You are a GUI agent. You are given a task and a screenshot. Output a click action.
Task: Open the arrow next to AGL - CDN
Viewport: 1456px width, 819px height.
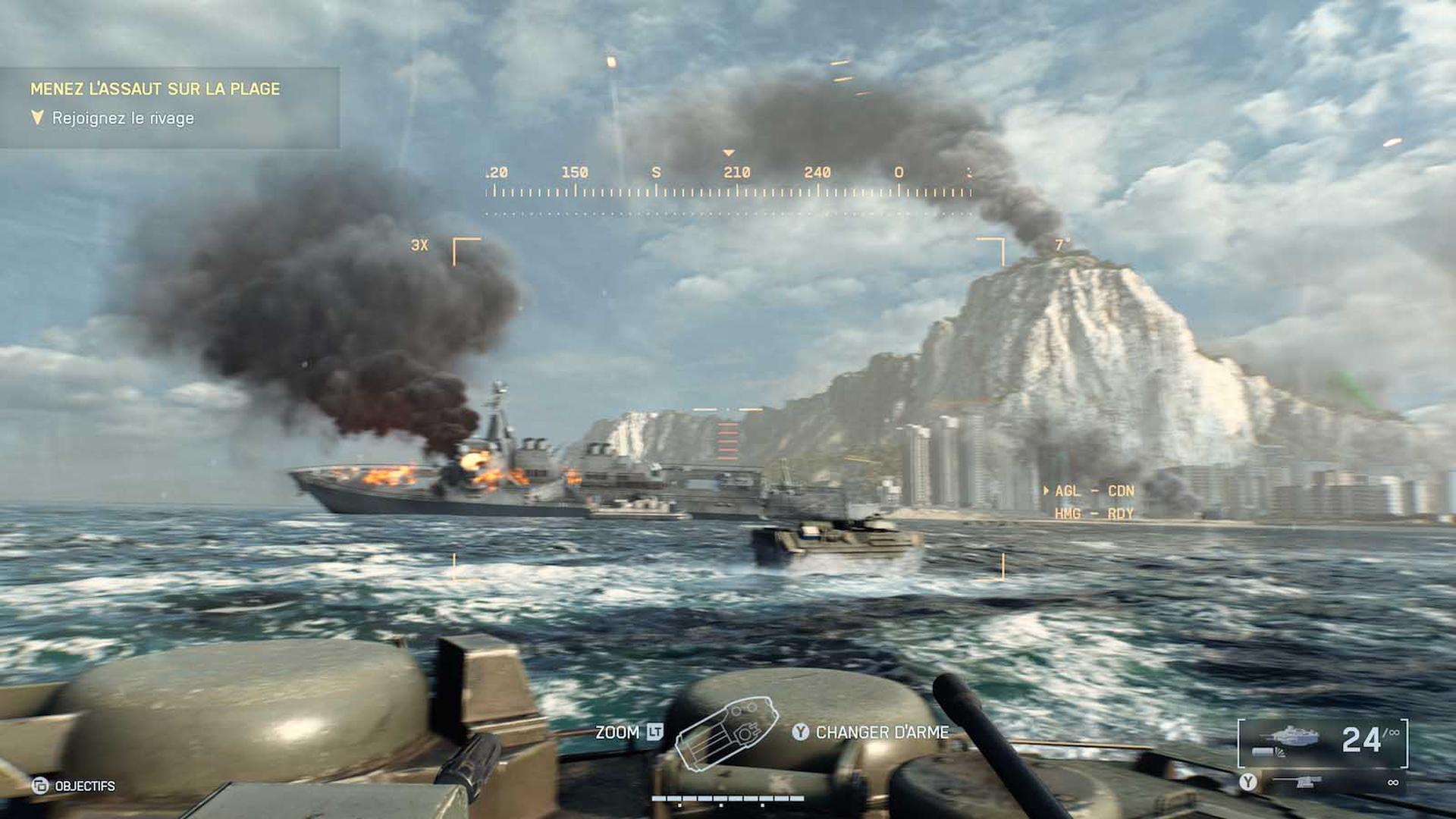(1045, 491)
